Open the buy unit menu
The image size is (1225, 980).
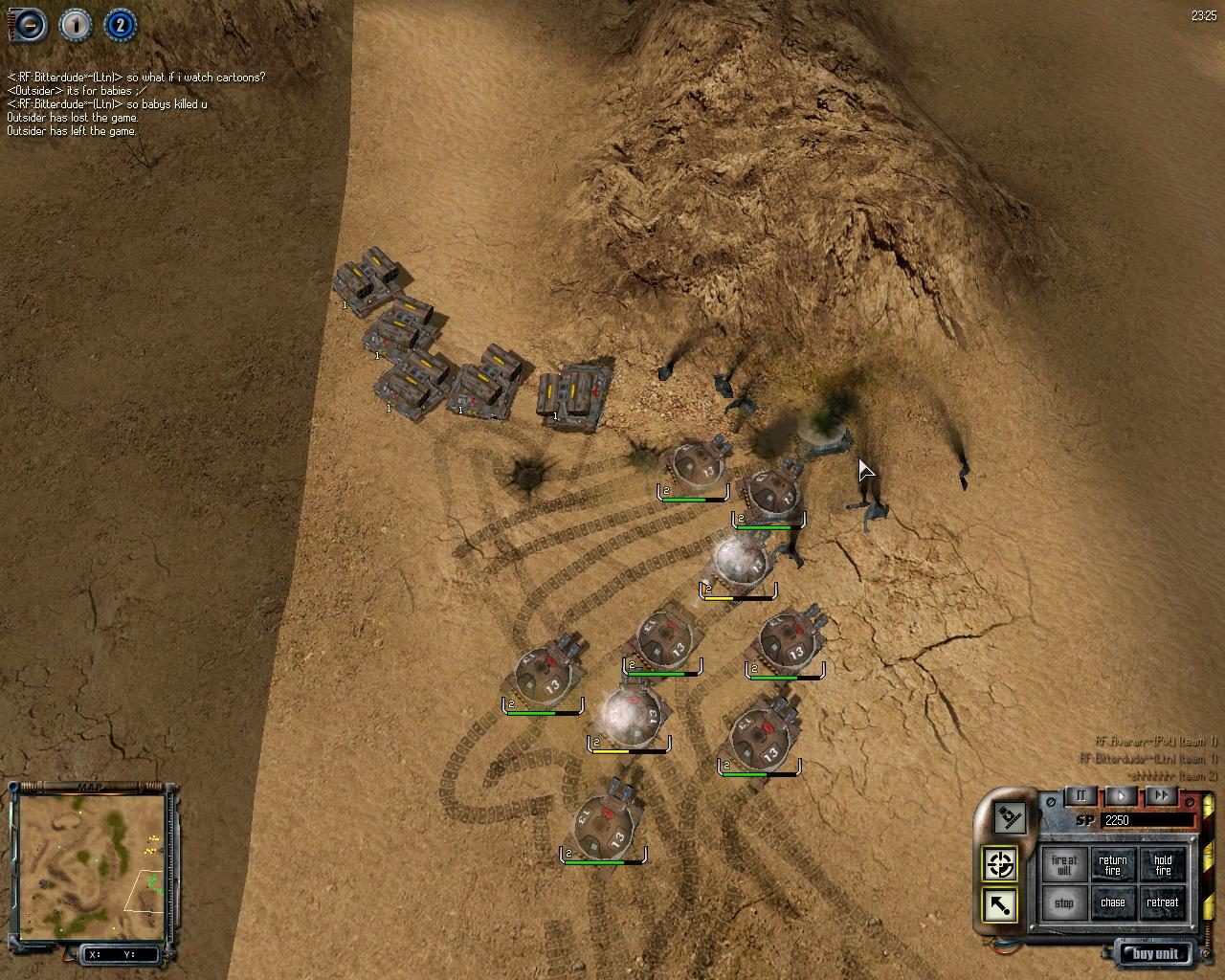[1155, 953]
